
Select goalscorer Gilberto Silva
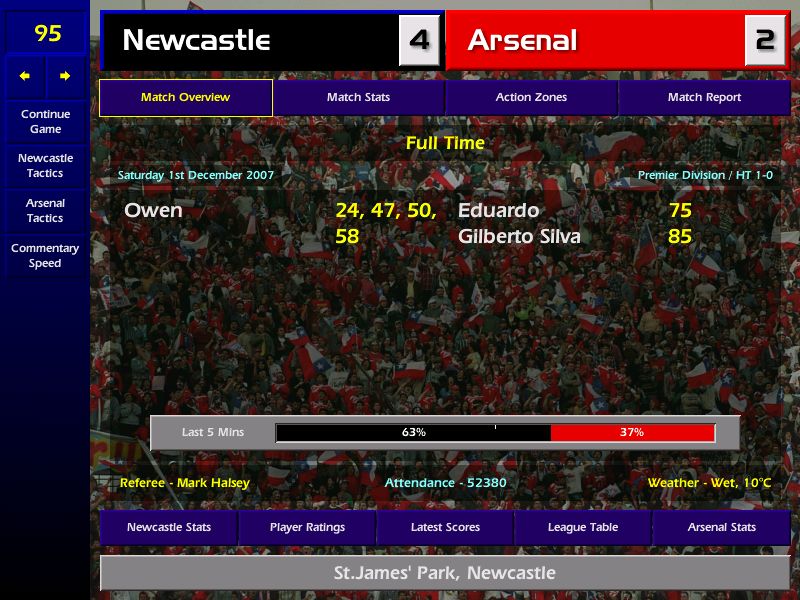coord(519,237)
